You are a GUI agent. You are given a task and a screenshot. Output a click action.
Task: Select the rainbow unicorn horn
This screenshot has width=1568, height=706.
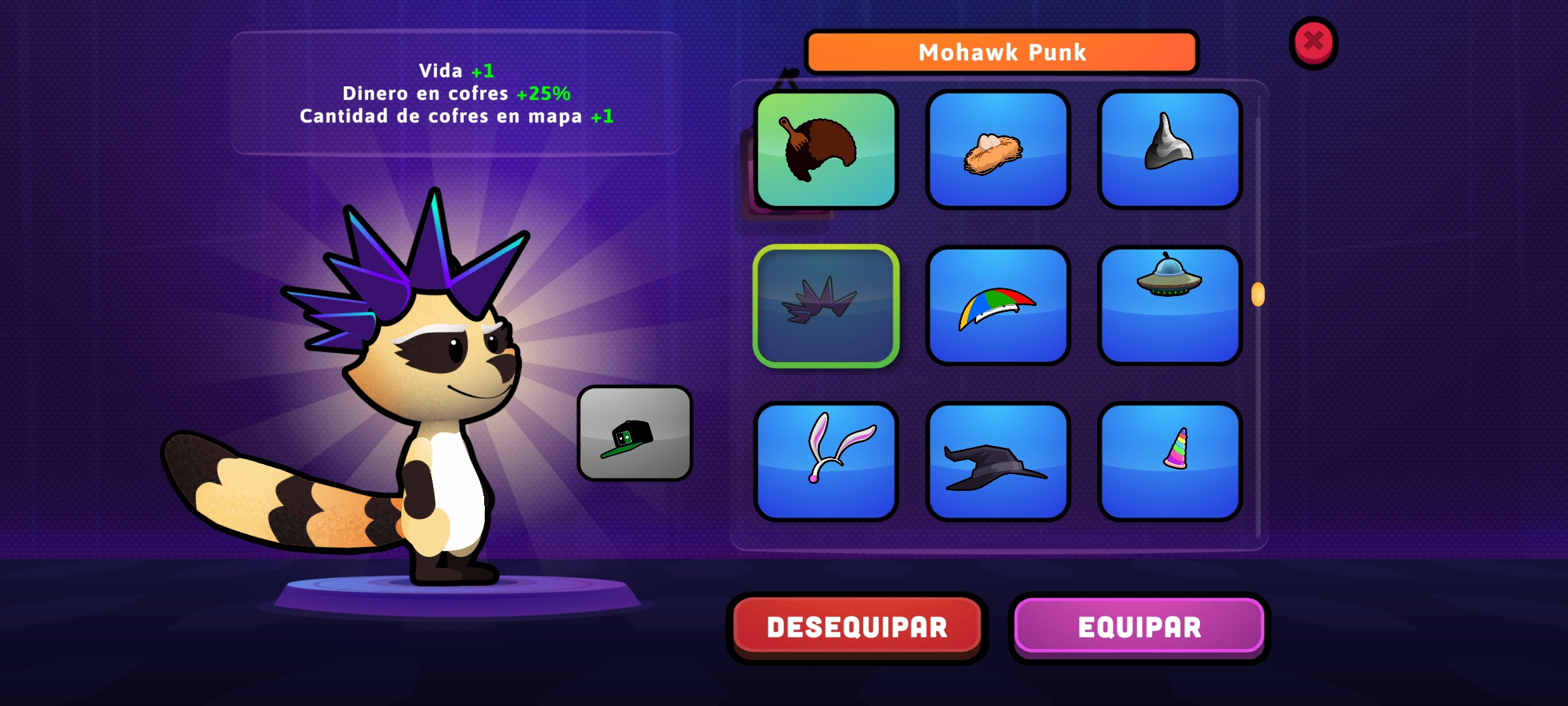[x=1169, y=462]
